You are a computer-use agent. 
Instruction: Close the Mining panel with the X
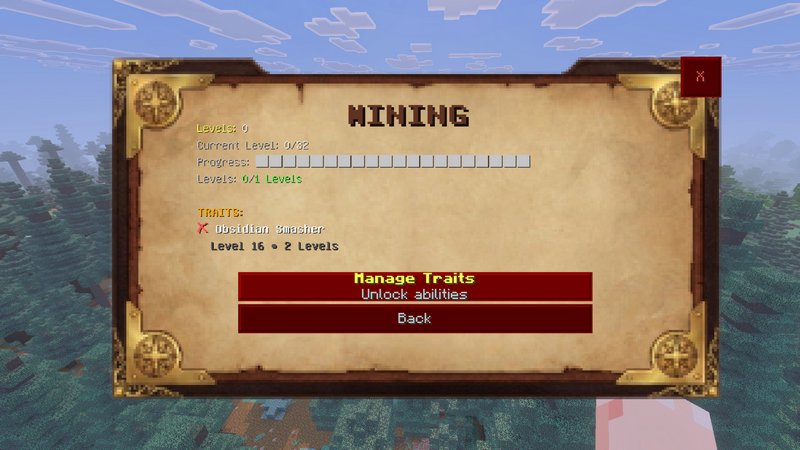(700, 77)
